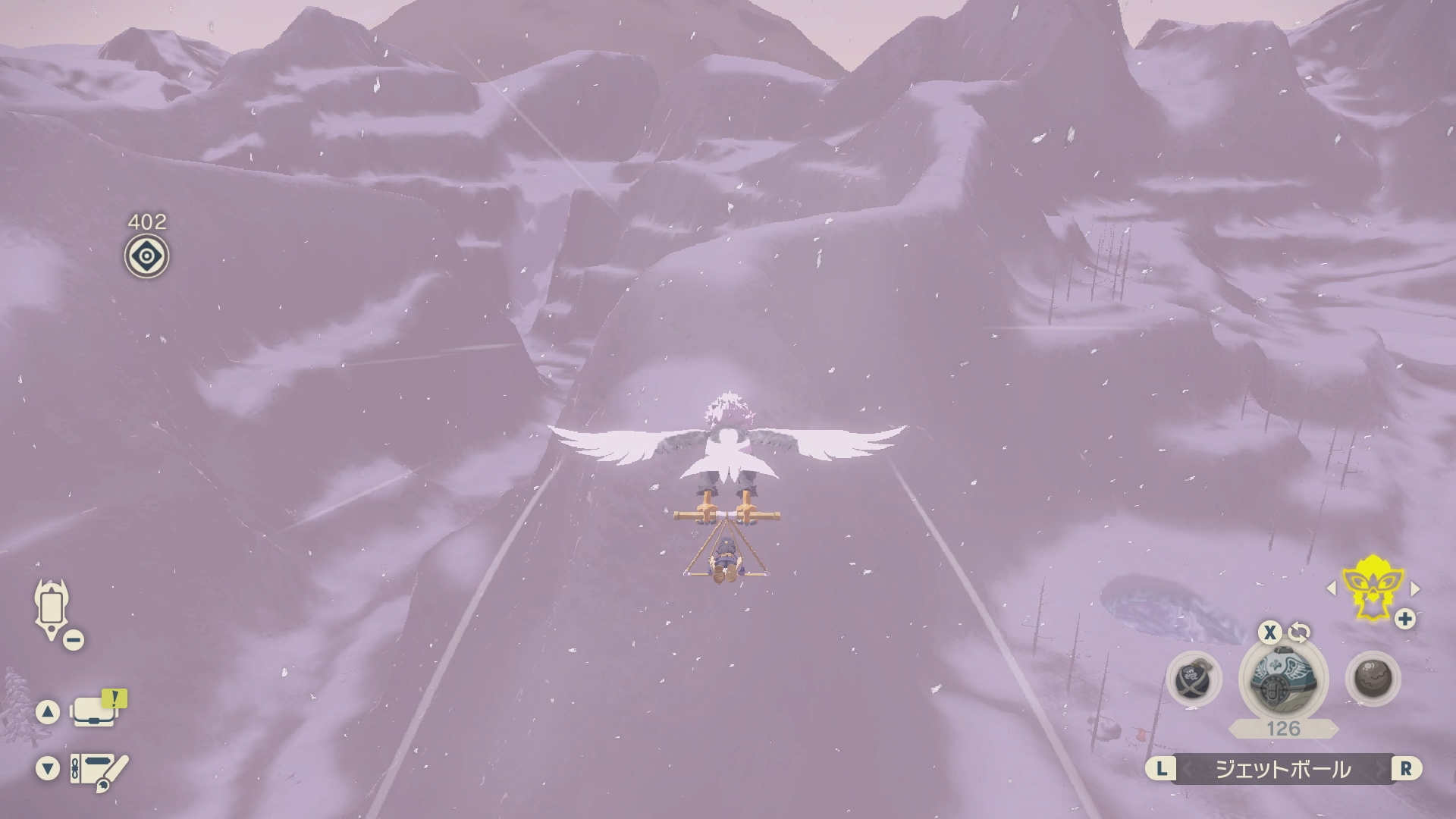Select the Smoke Bomb item slot

[1194, 679]
